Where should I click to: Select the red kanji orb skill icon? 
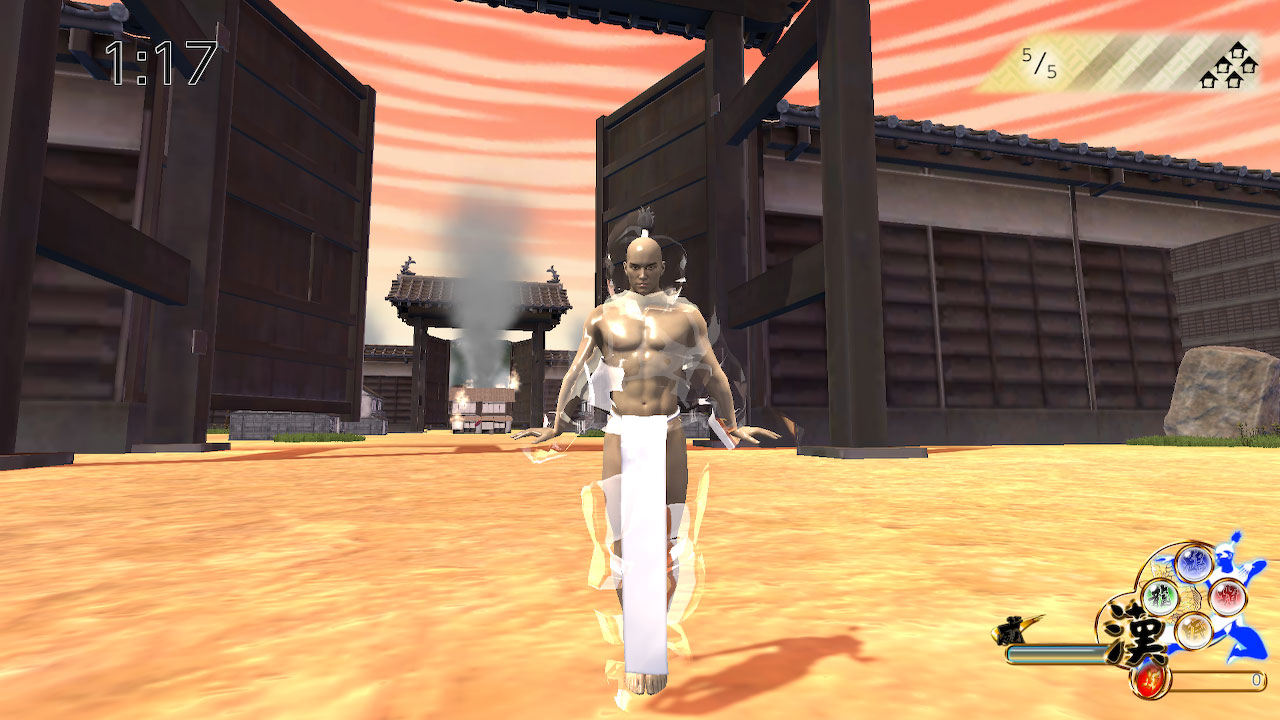click(1228, 596)
